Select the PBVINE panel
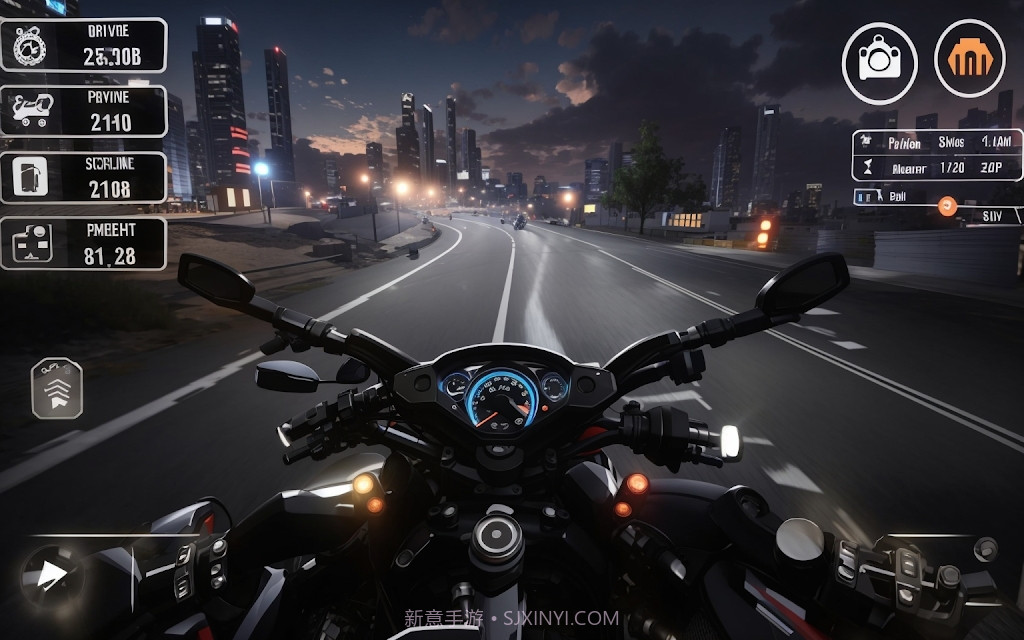1024x640 pixels. 84,111
